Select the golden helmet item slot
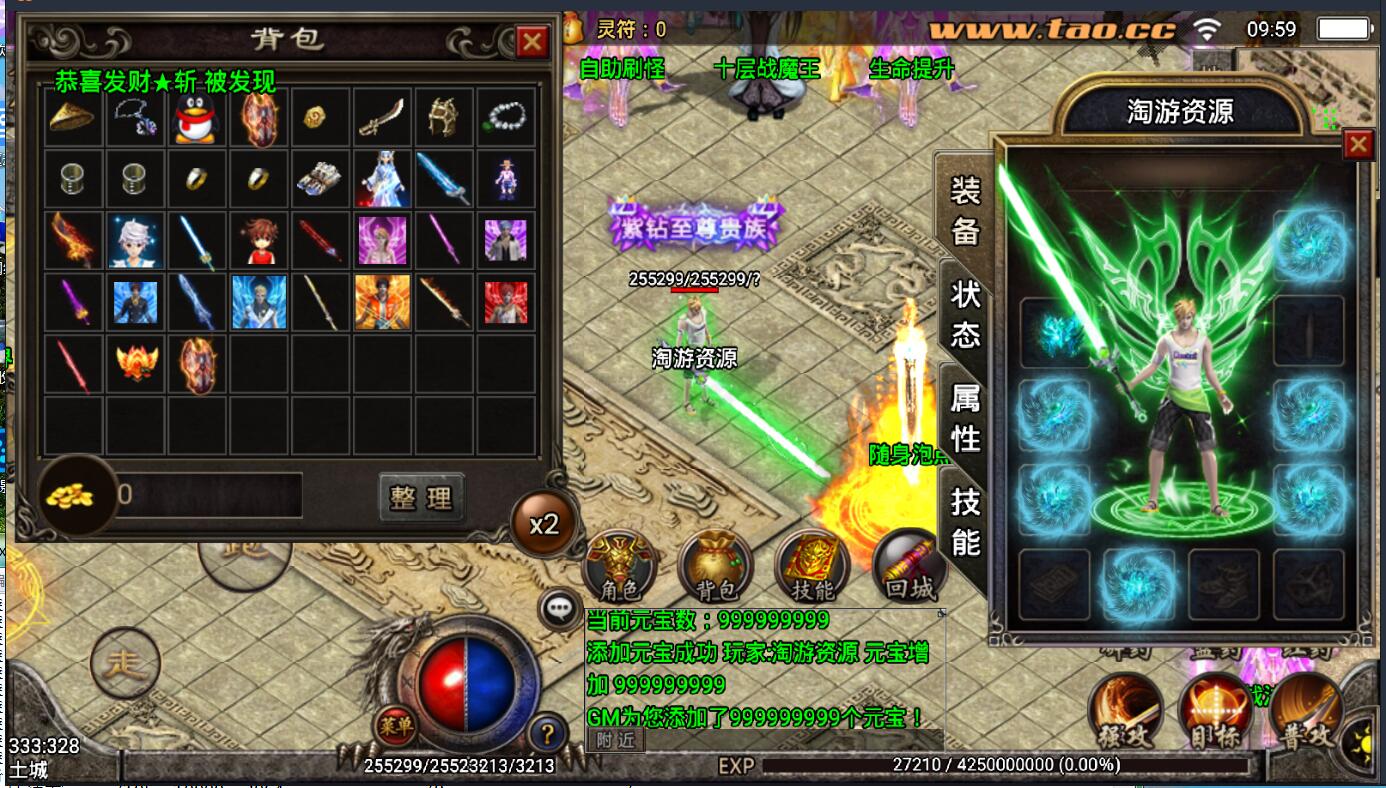 pyautogui.click(x=442, y=119)
